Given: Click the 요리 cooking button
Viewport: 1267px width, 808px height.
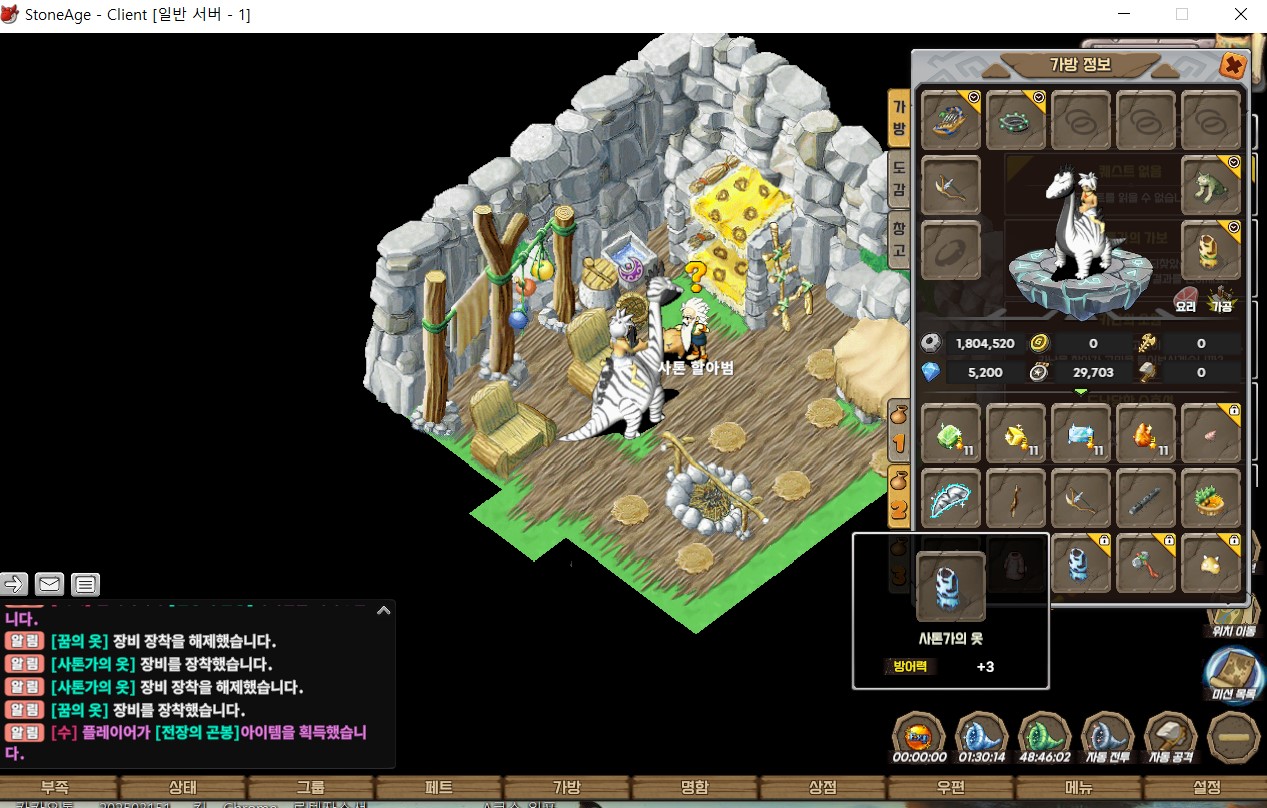Looking at the screenshot, I should click(1184, 300).
